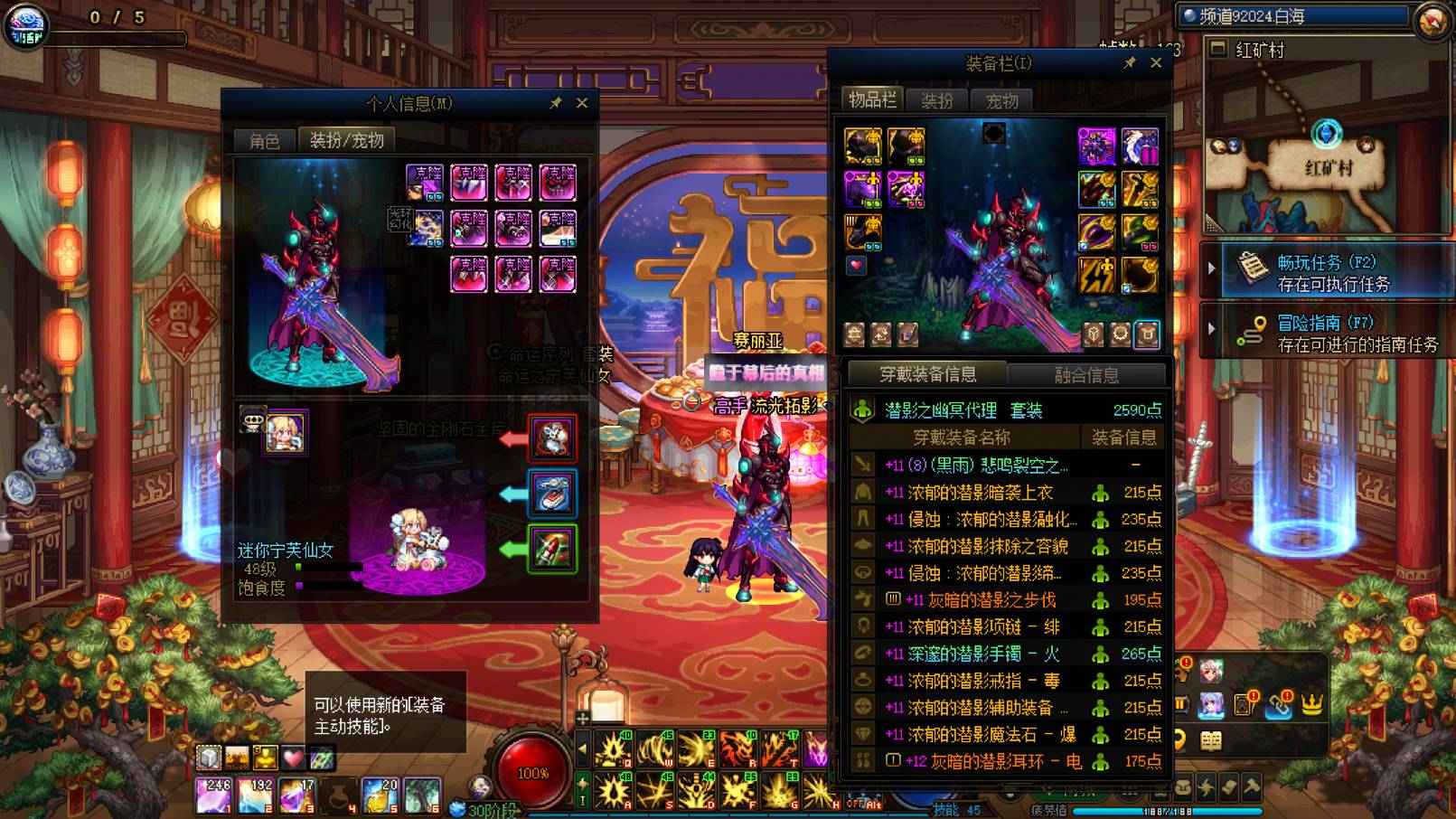Open the channel selector 频道92024白海
1456x819 pixels.
[1292, 16]
